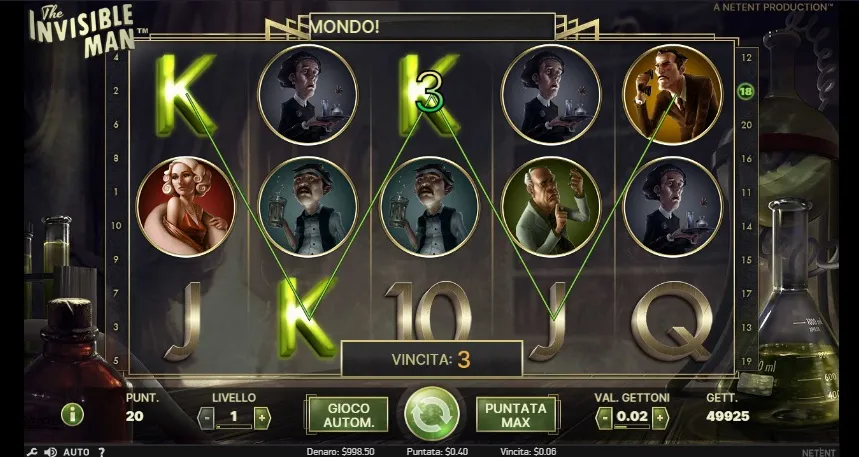Place the maximum bet with Puntata Max
Image resolution: width=859 pixels, height=457 pixels.
515,415
